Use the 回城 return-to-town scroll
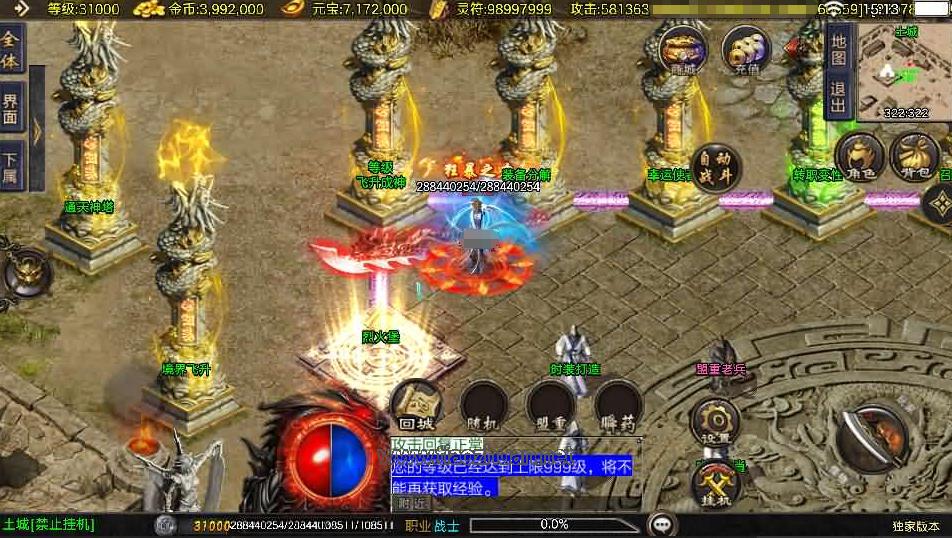952x538 pixels. tap(415, 405)
